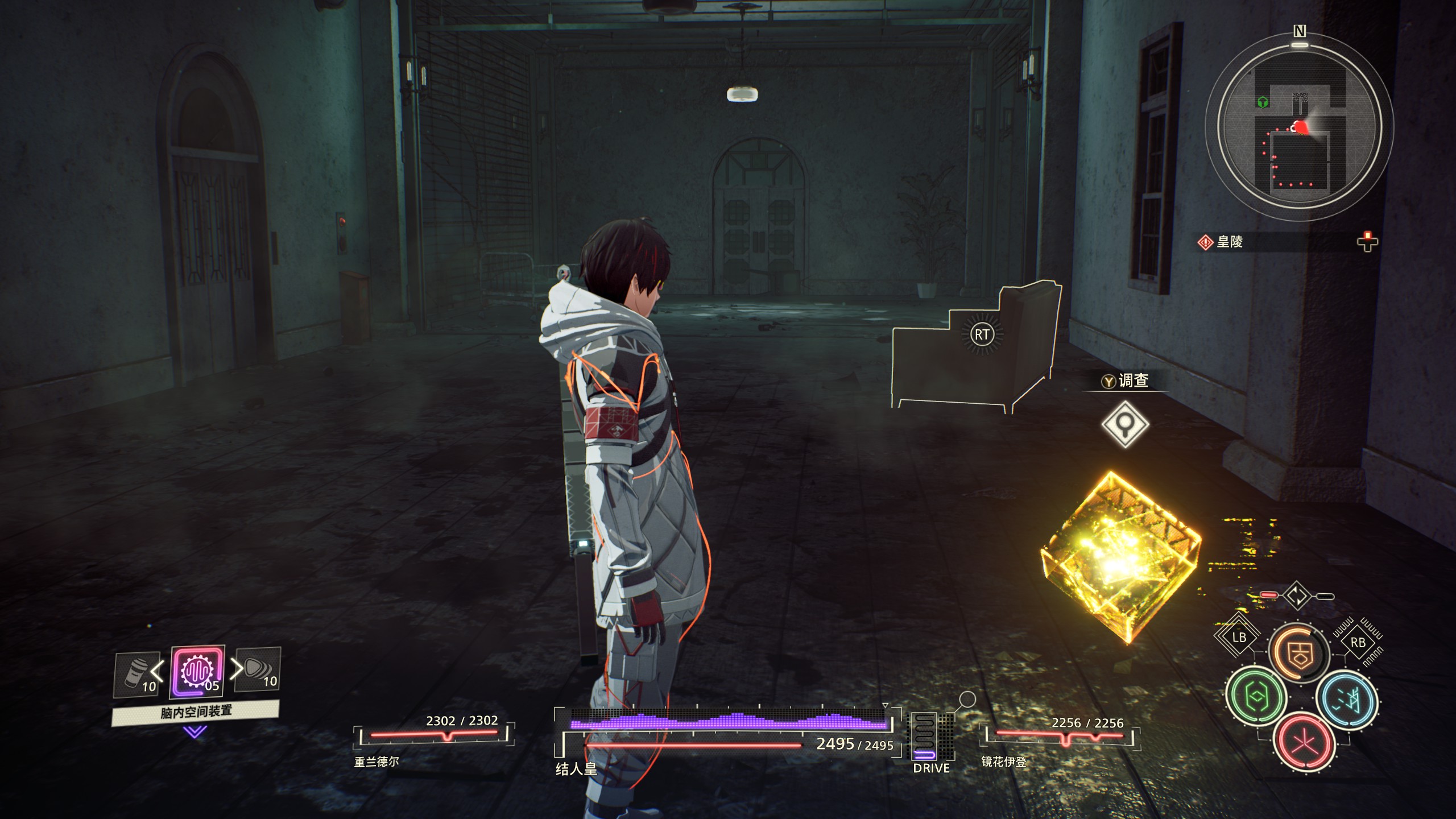The image size is (1456, 819).
Task: Activate the blue SAS ability icon
Action: (1346, 699)
